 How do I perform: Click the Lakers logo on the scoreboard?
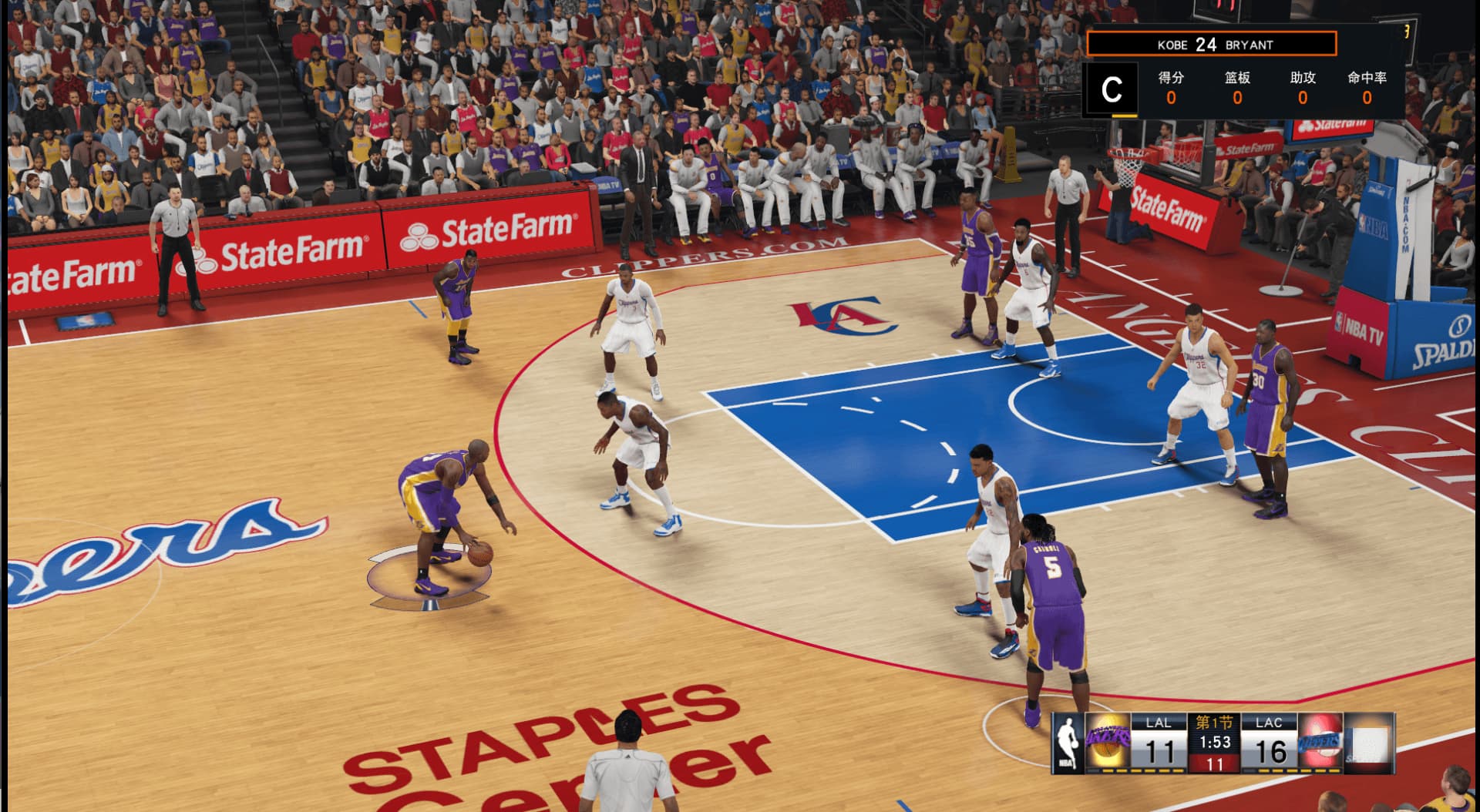point(1108,742)
